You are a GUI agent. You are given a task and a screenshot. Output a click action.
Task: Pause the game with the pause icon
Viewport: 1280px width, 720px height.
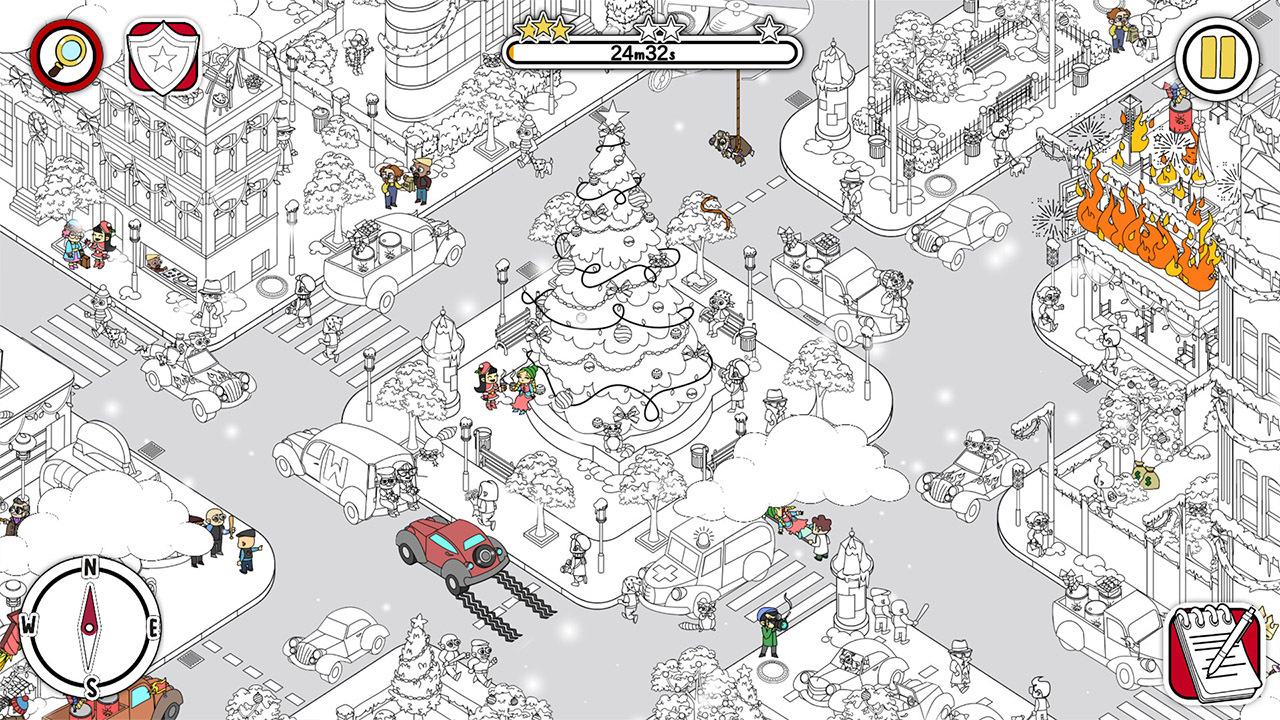(x=1216, y=56)
